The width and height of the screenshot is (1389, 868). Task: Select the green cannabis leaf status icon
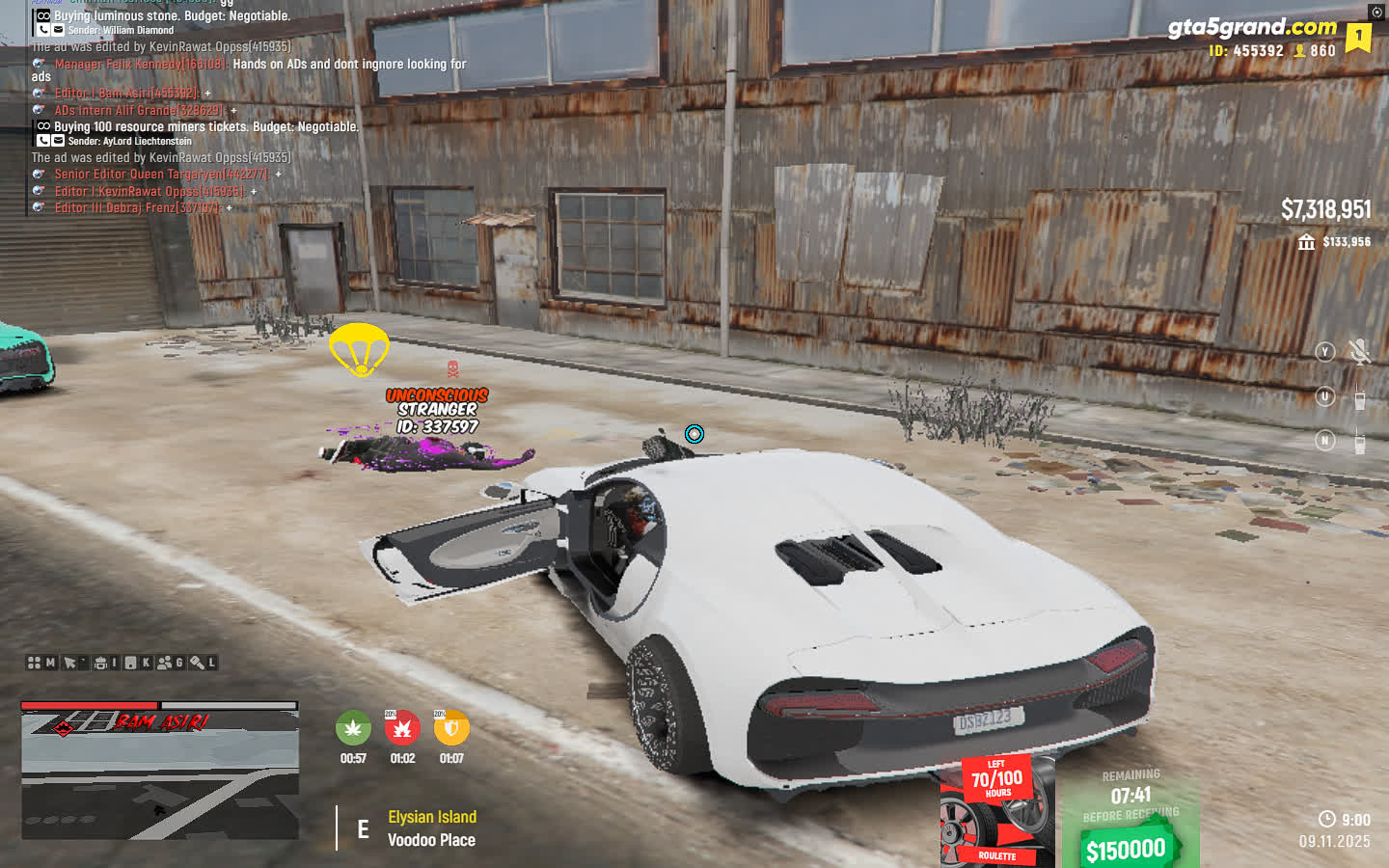point(353,728)
